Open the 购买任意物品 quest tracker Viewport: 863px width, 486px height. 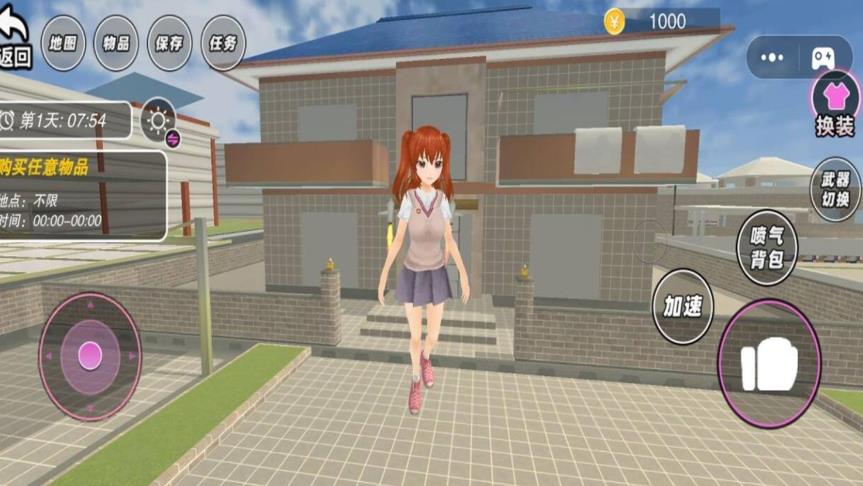(82, 195)
